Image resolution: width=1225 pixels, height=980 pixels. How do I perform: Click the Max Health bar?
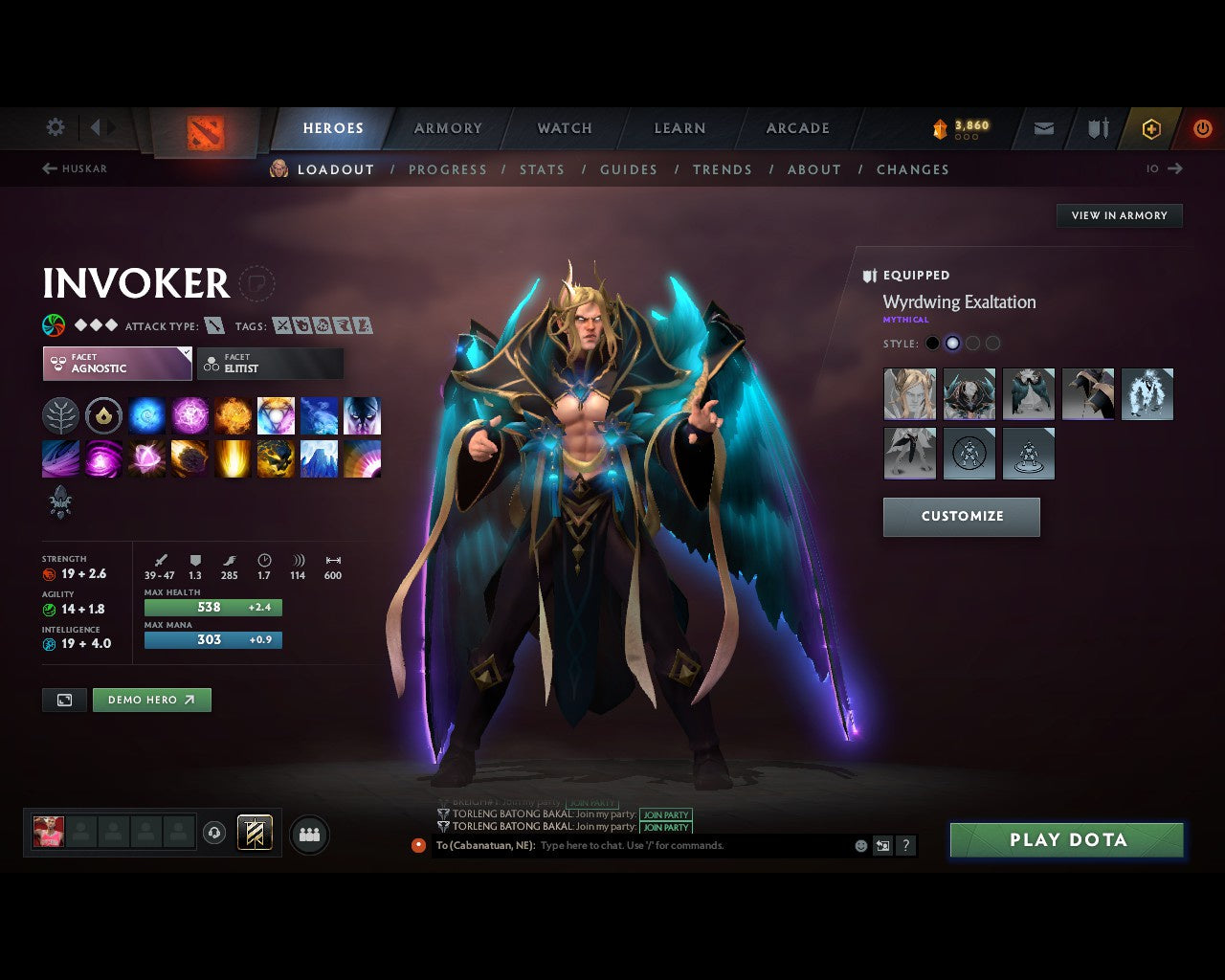click(212, 607)
